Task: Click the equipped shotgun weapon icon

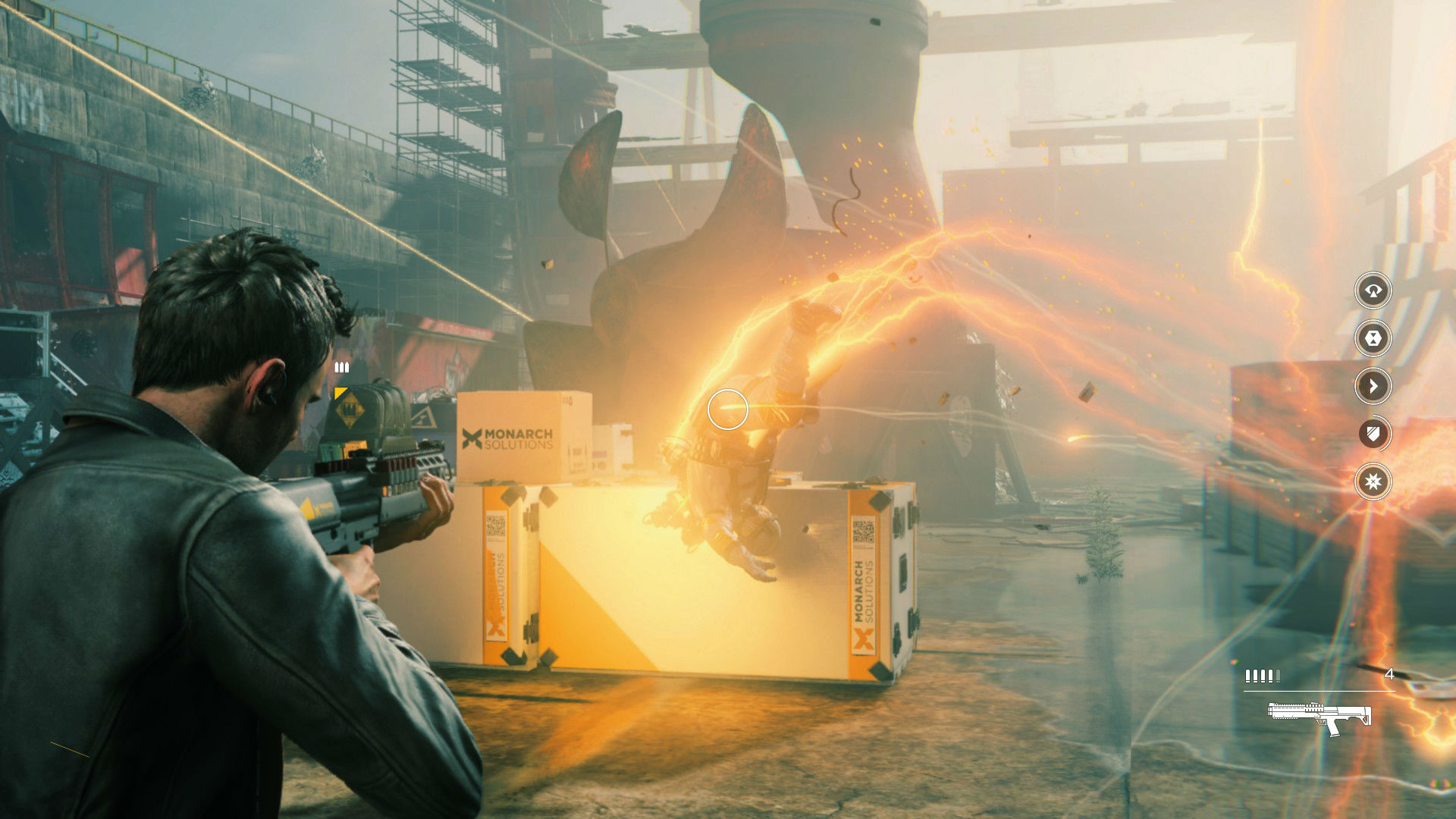Action: tap(1319, 717)
